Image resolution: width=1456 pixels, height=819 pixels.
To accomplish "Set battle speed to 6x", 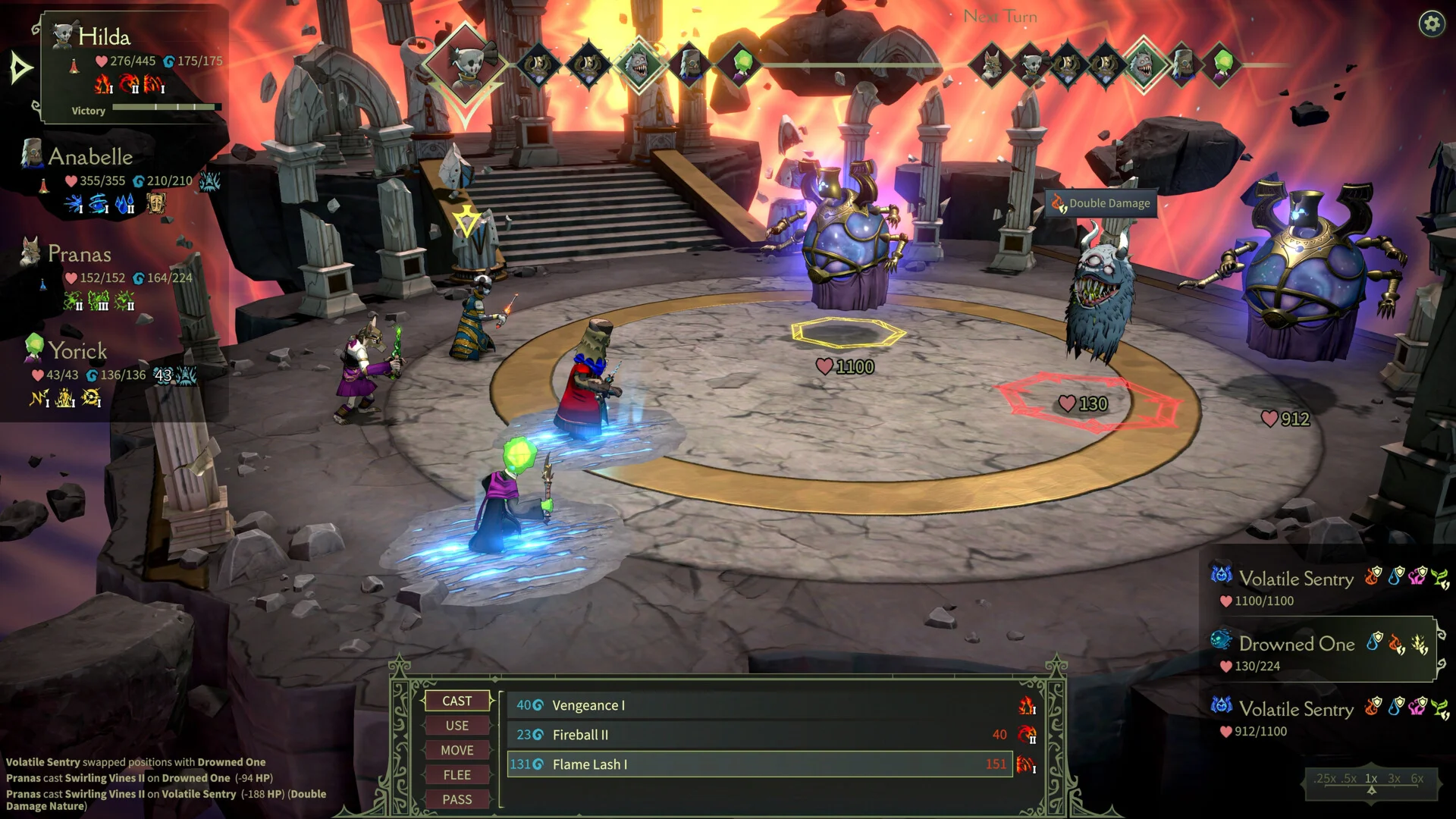I will coord(1417,779).
